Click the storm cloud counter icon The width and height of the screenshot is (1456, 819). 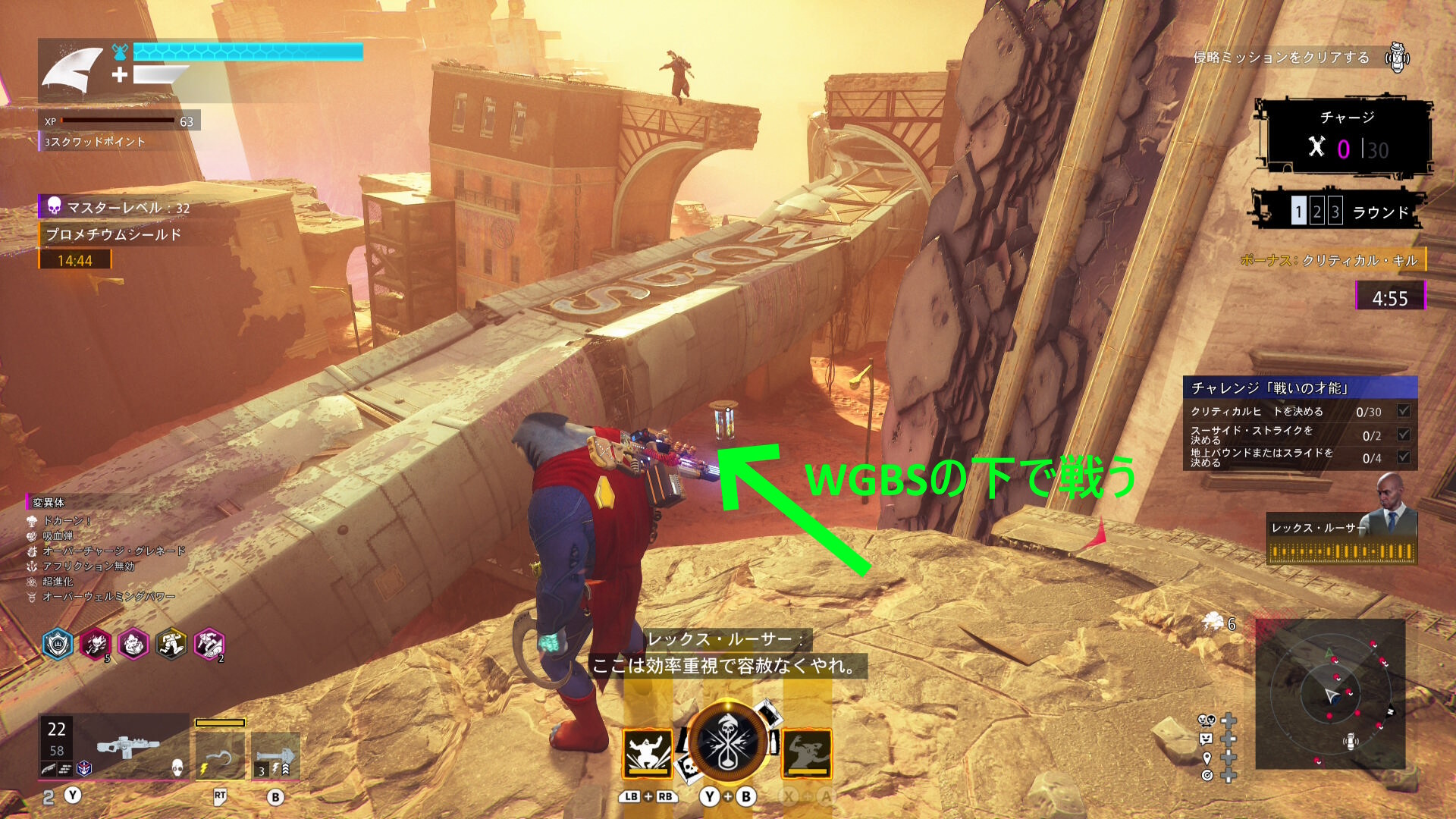pos(1213,623)
